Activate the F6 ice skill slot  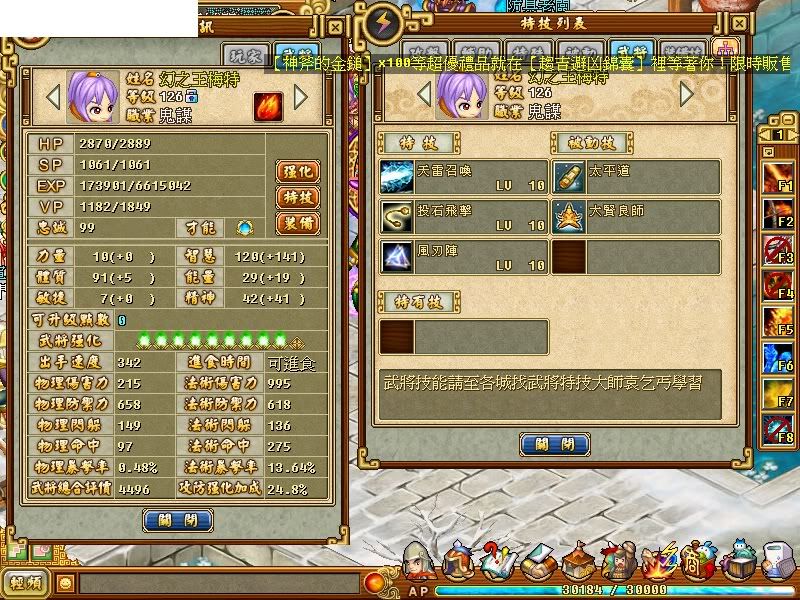(778, 357)
